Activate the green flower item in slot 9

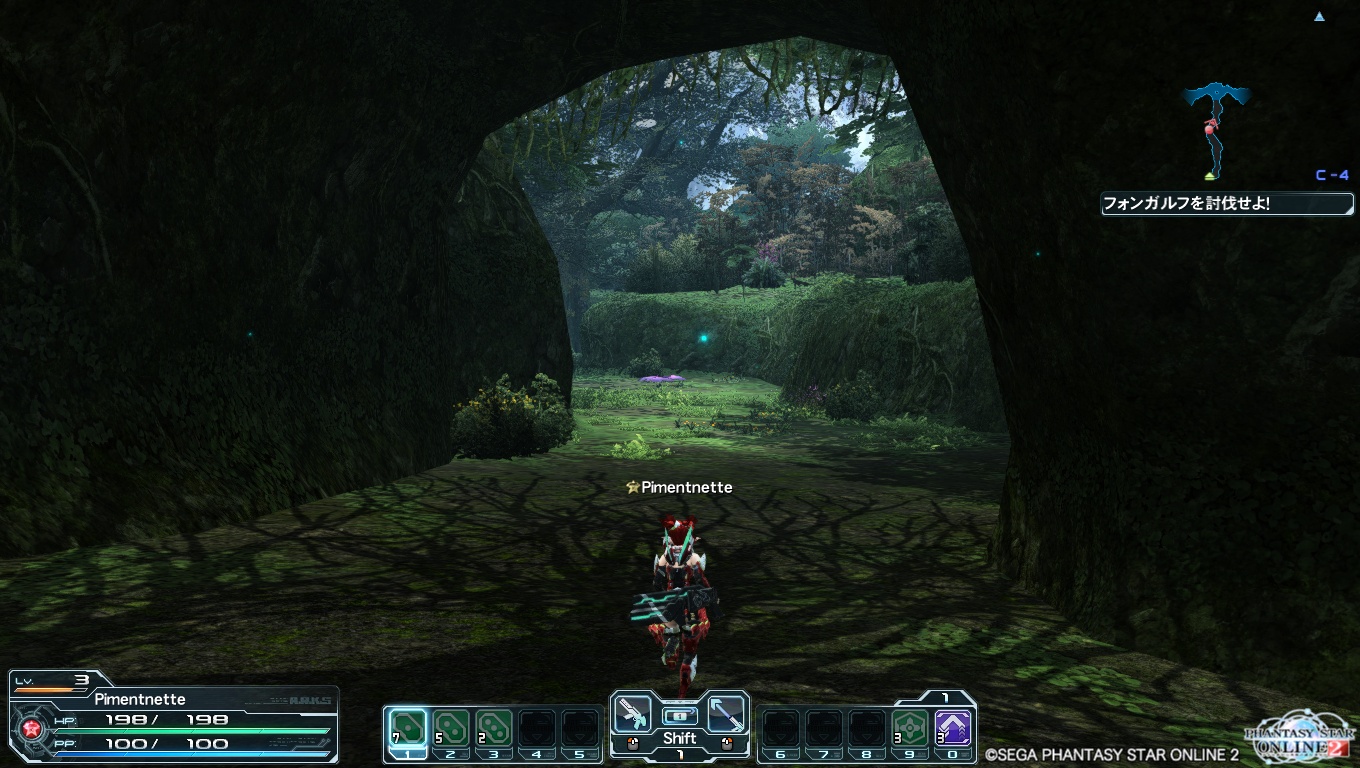coord(909,727)
